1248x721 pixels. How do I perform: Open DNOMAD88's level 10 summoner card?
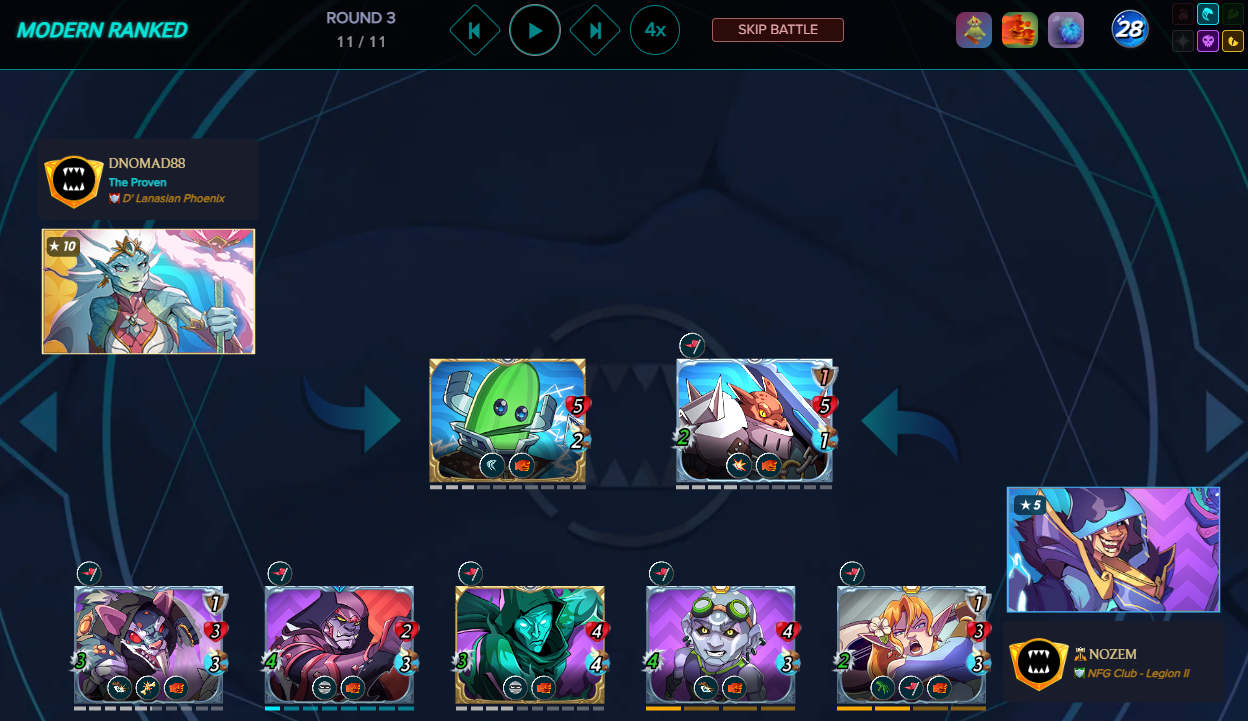(148, 291)
